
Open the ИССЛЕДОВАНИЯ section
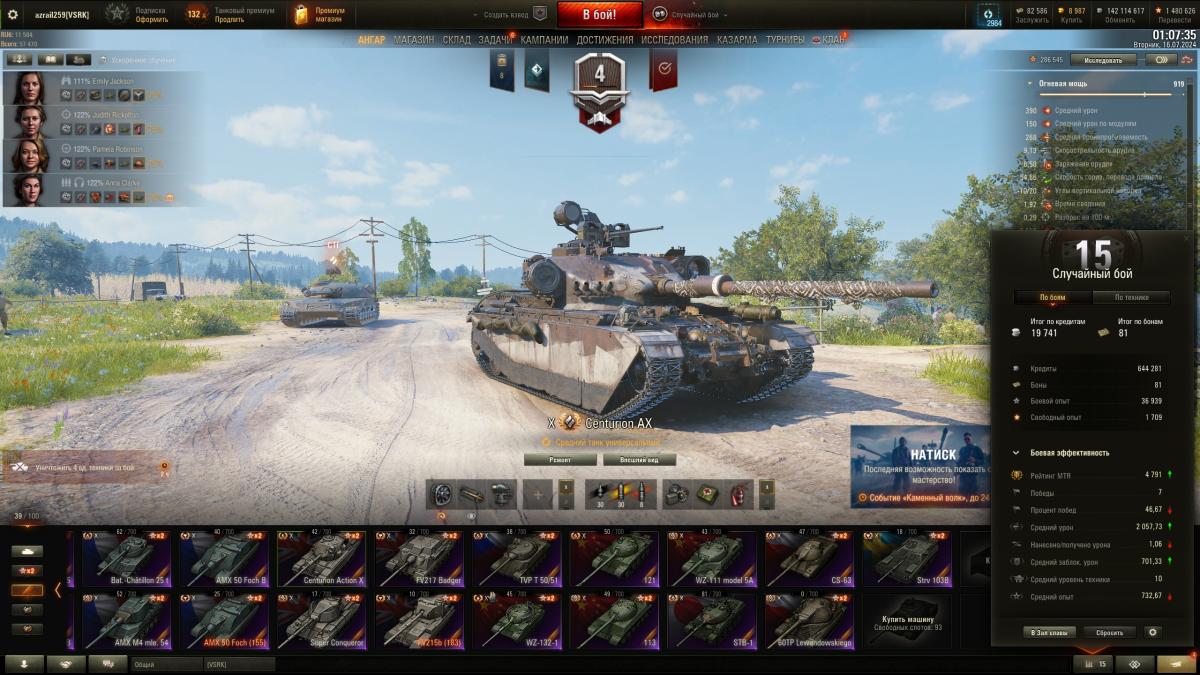(x=674, y=40)
